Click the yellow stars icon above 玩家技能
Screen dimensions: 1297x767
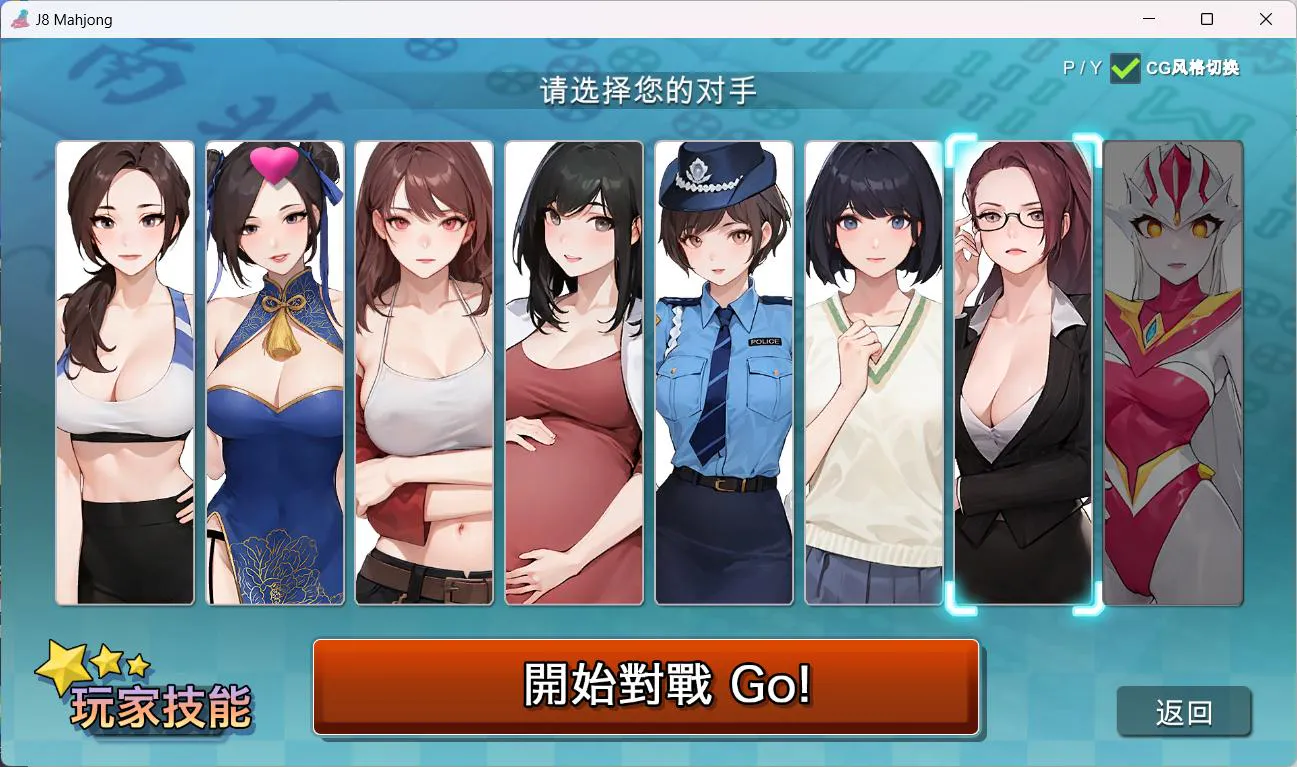(95, 661)
